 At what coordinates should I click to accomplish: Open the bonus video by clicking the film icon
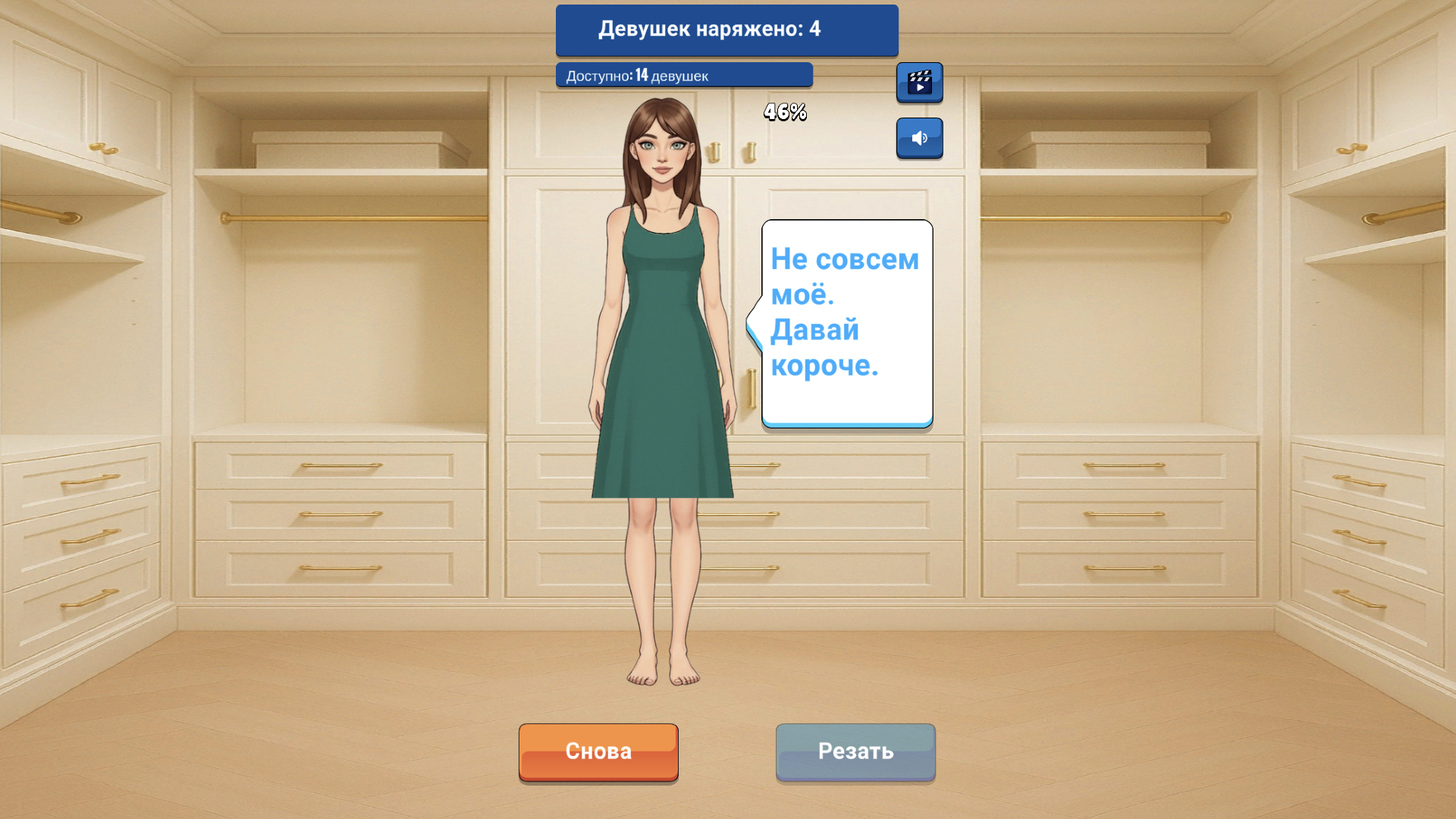pyautogui.click(x=919, y=82)
